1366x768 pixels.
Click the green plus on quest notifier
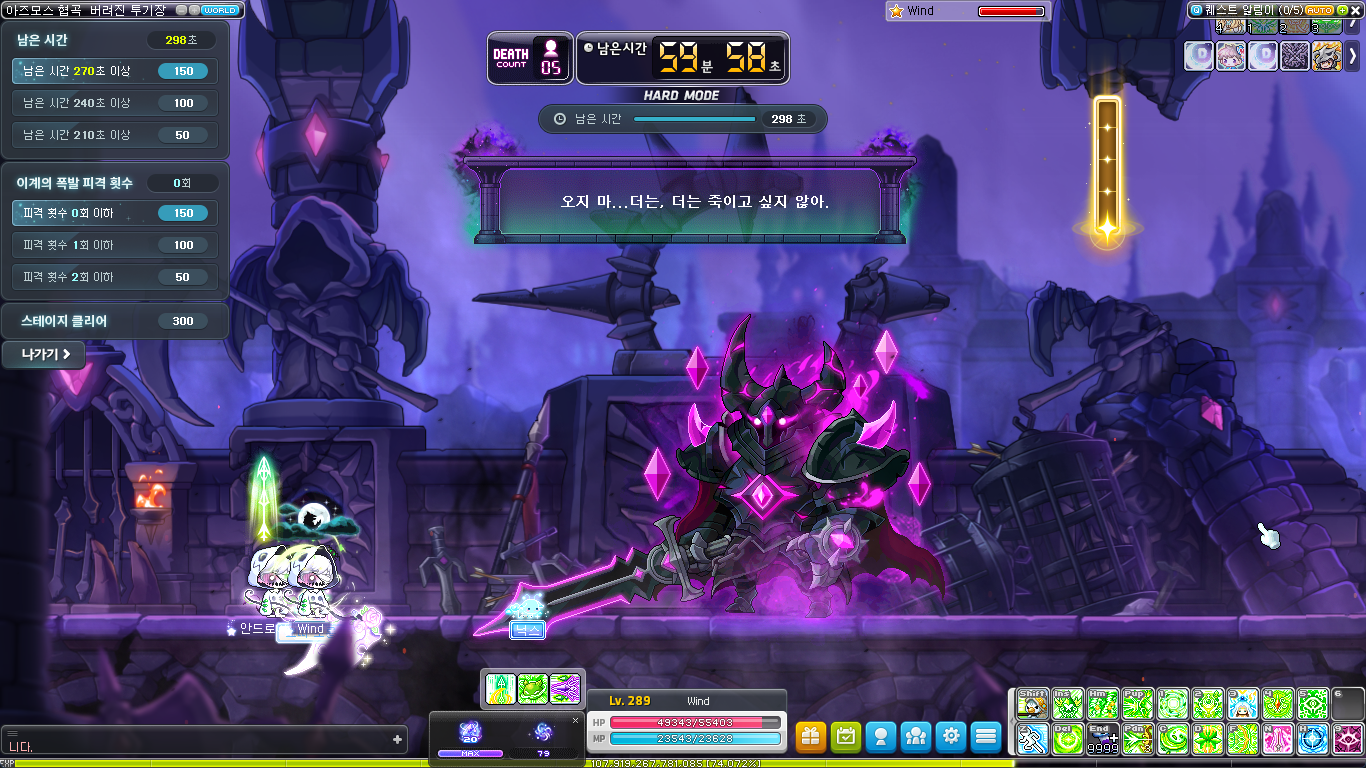(x=1342, y=10)
